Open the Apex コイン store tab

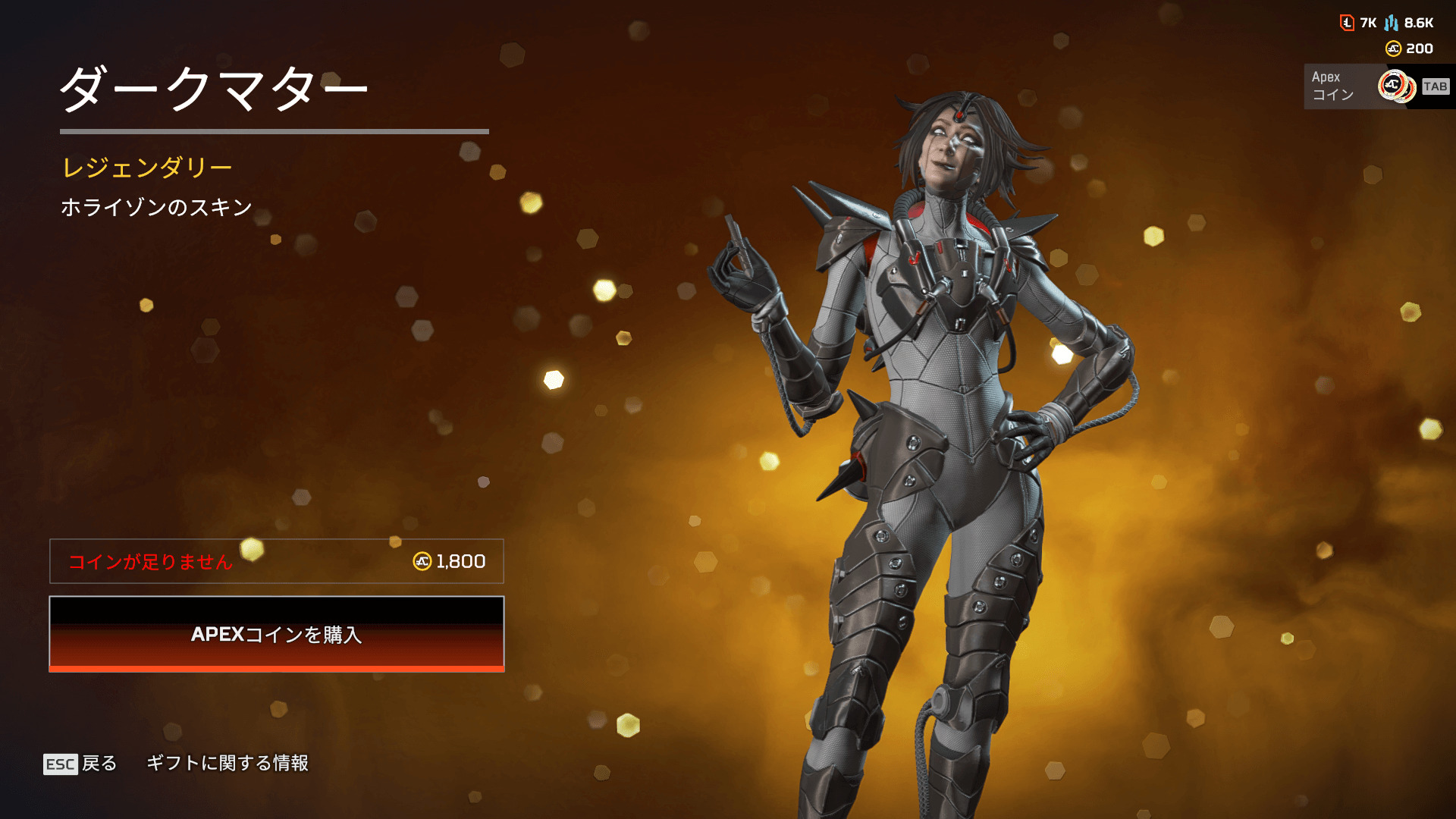click(1376, 86)
